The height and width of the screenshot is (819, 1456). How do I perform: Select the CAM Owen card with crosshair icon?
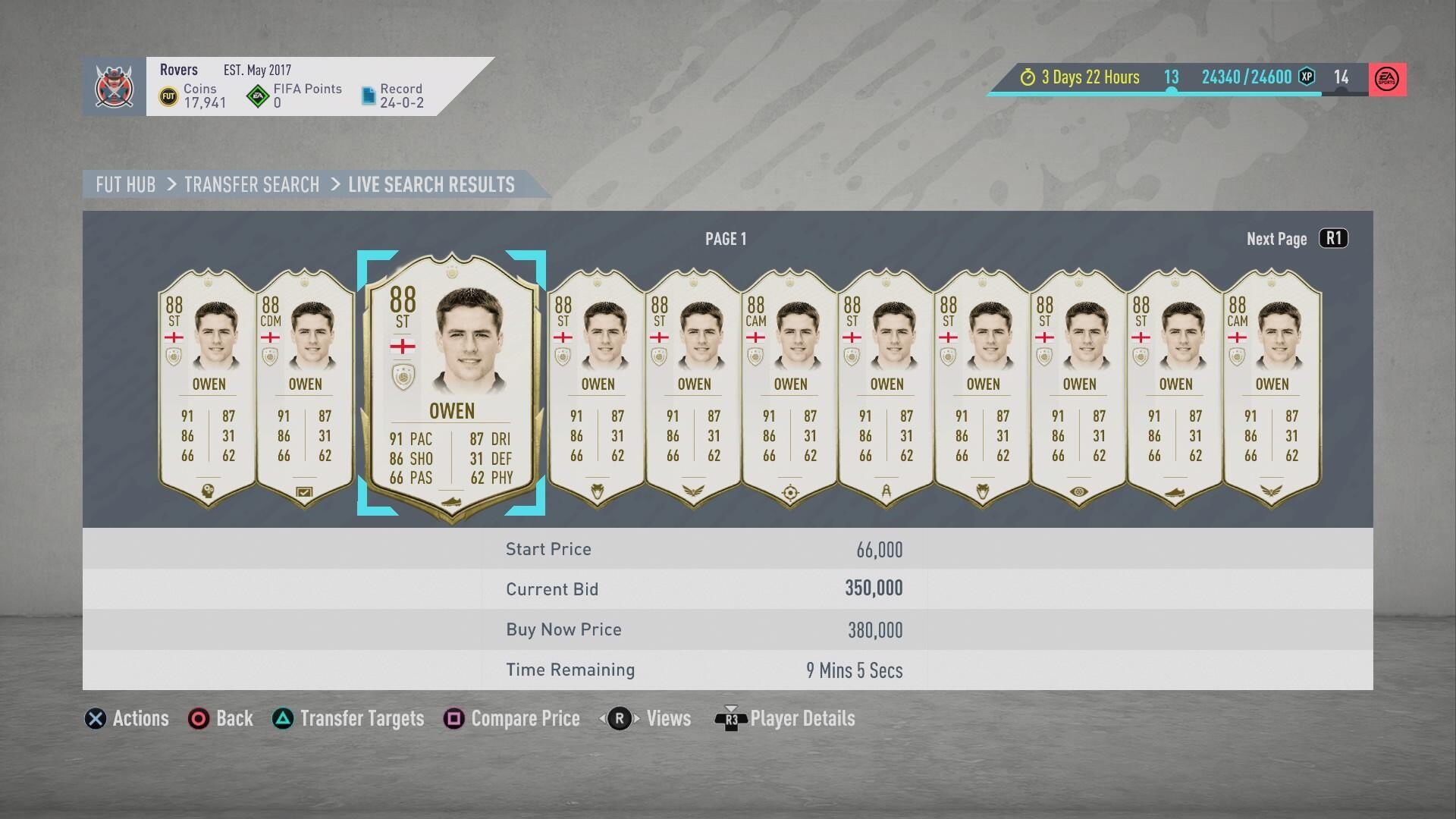(x=790, y=387)
